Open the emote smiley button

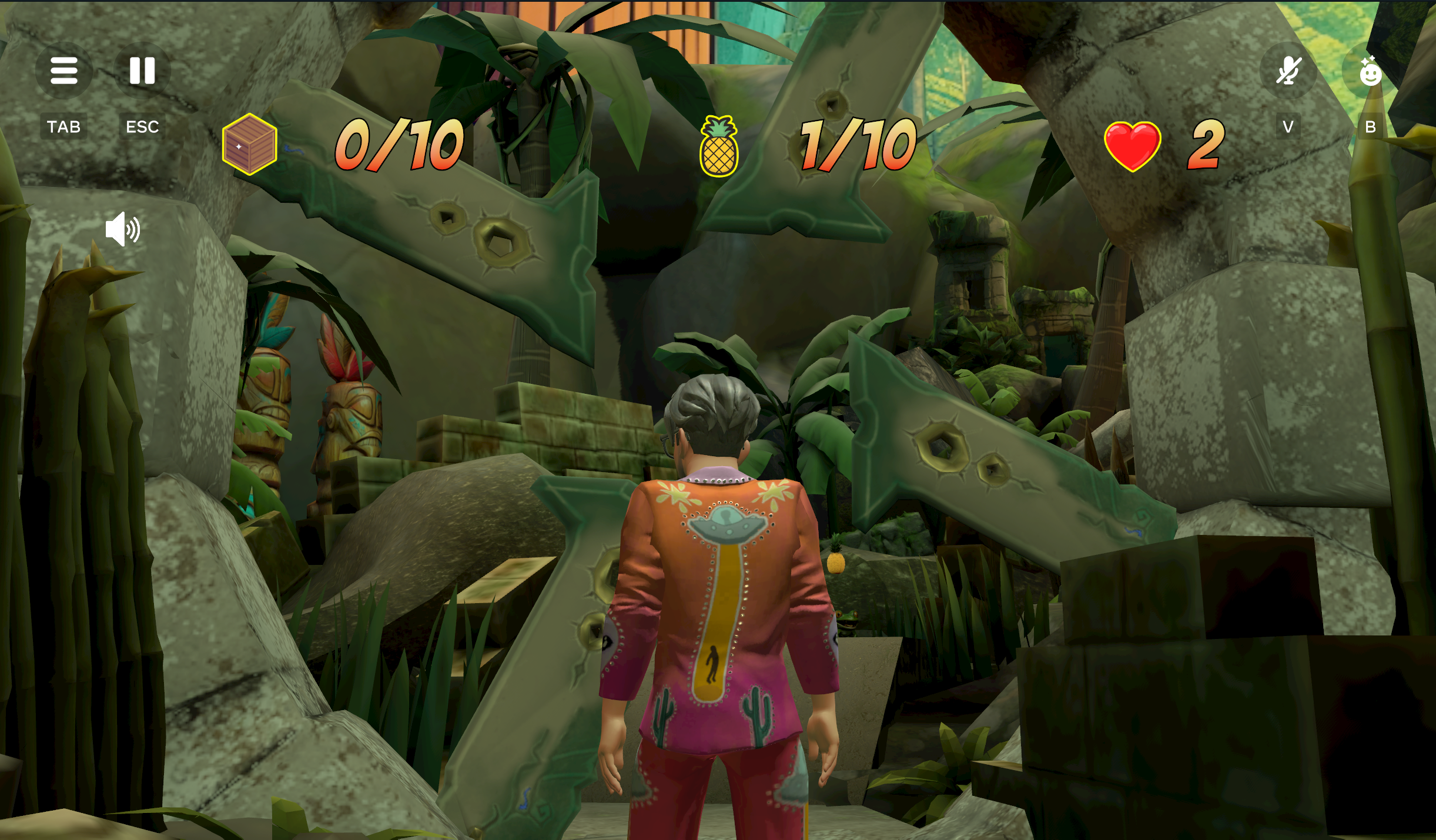point(1370,71)
